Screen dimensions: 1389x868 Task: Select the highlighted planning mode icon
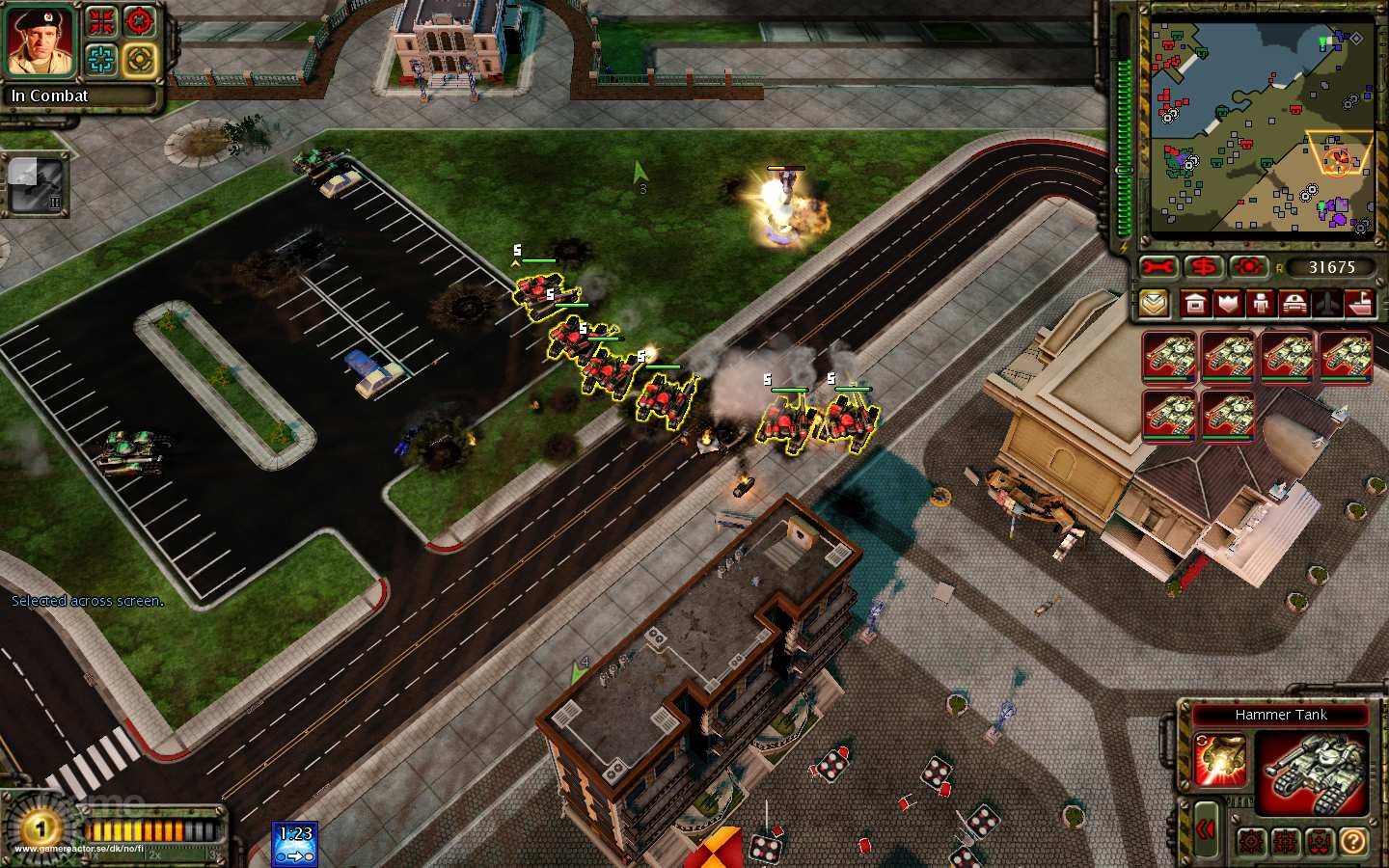(140, 60)
